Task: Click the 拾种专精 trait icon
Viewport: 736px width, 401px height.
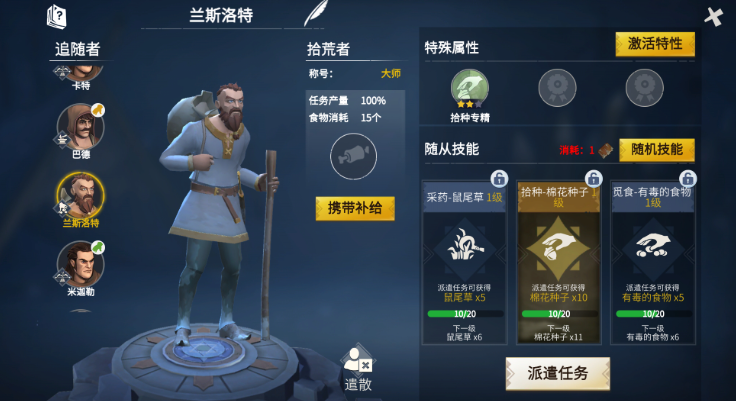Action: pyautogui.click(x=469, y=88)
